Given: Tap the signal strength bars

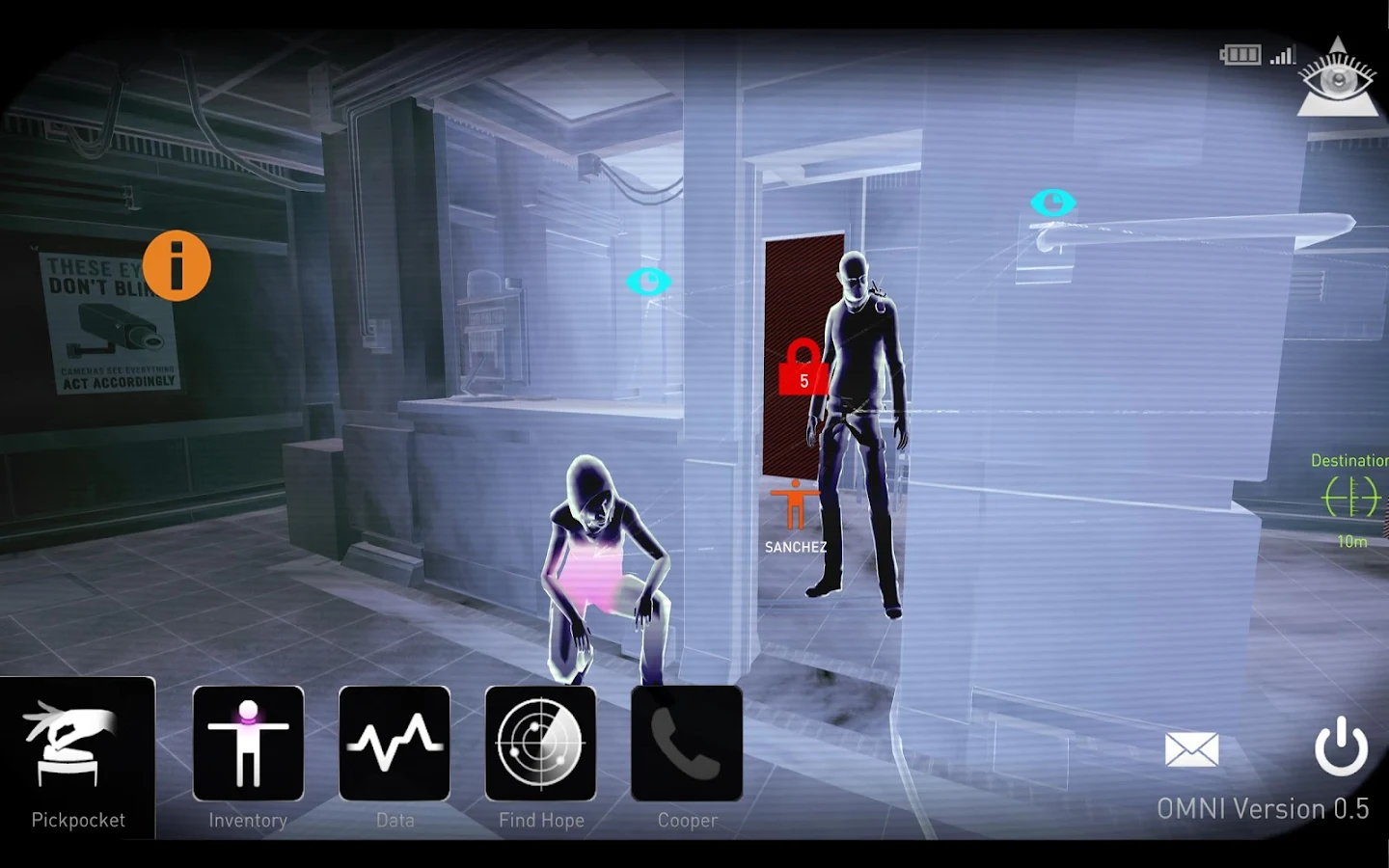Looking at the screenshot, I should (1283, 55).
